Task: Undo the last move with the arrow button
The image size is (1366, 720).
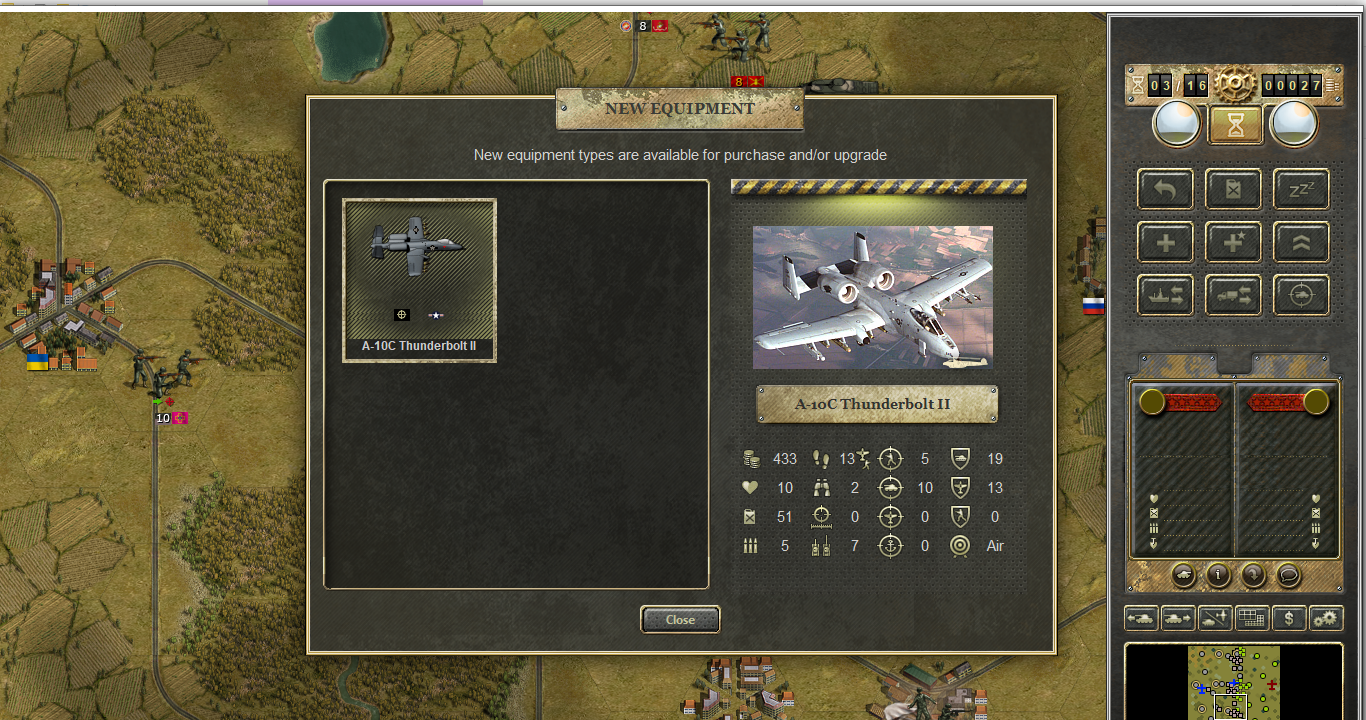Action: point(1165,189)
